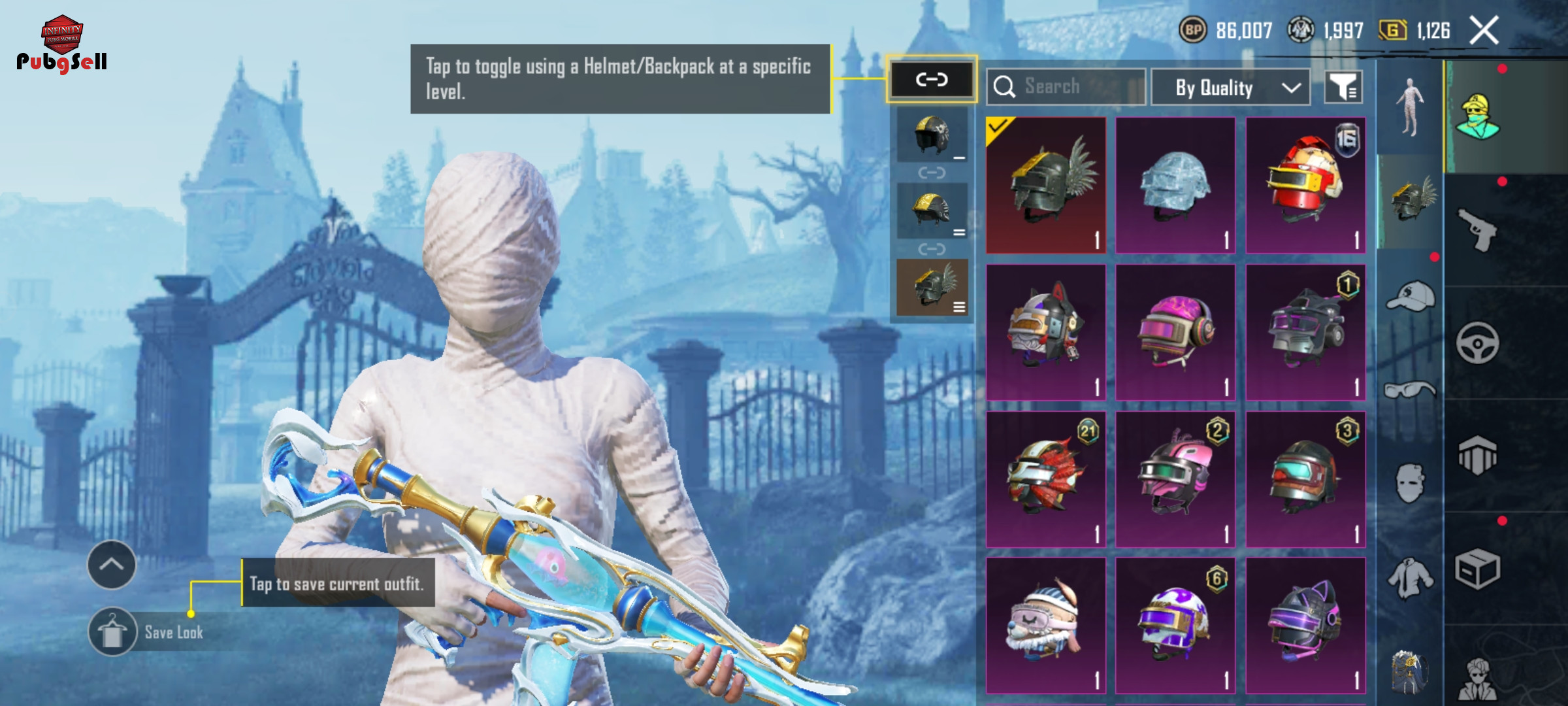Screen dimensions: 1568x706
Task: Click the Search field
Action: [x=1066, y=87]
